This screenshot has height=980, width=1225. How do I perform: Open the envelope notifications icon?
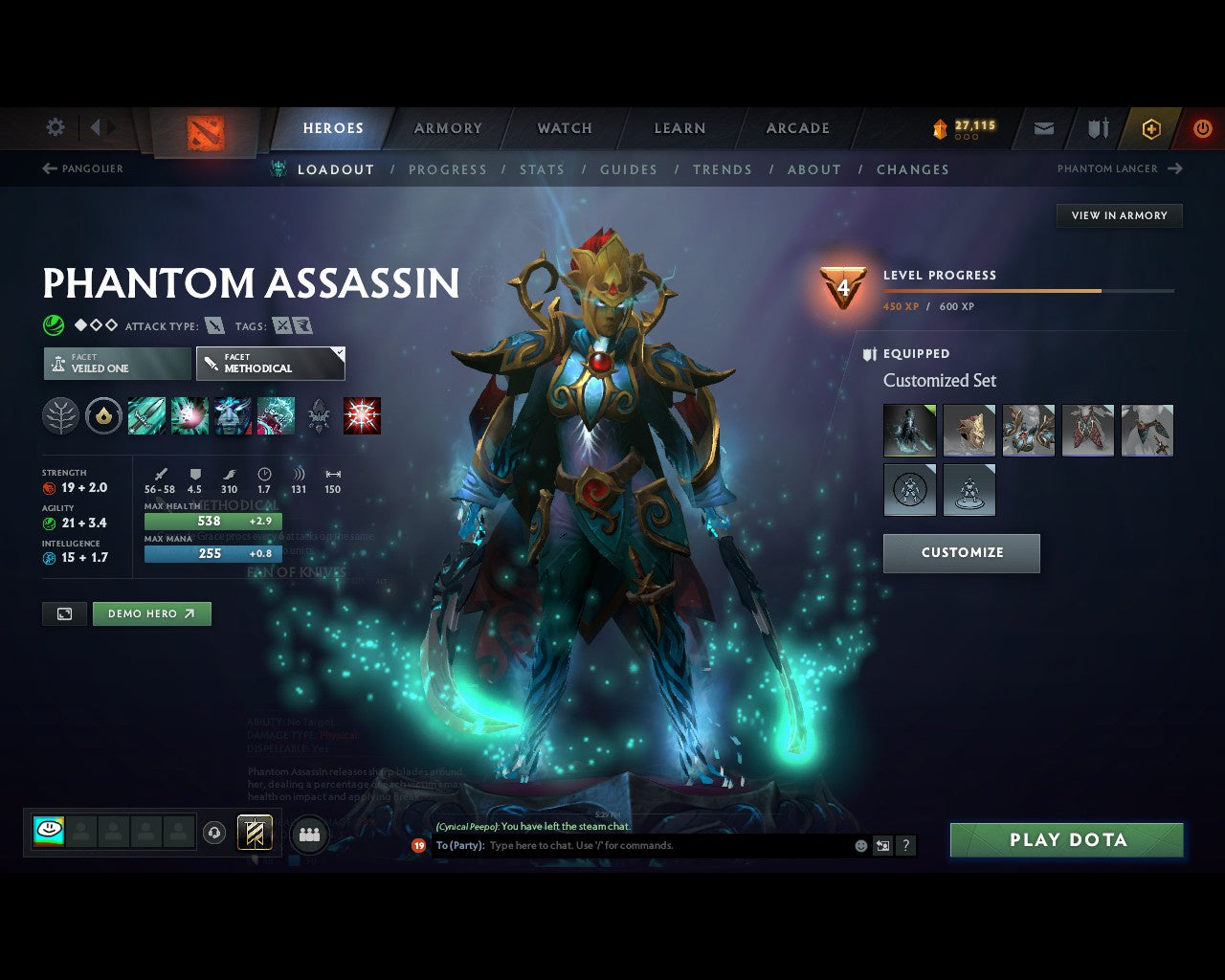tap(1043, 128)
